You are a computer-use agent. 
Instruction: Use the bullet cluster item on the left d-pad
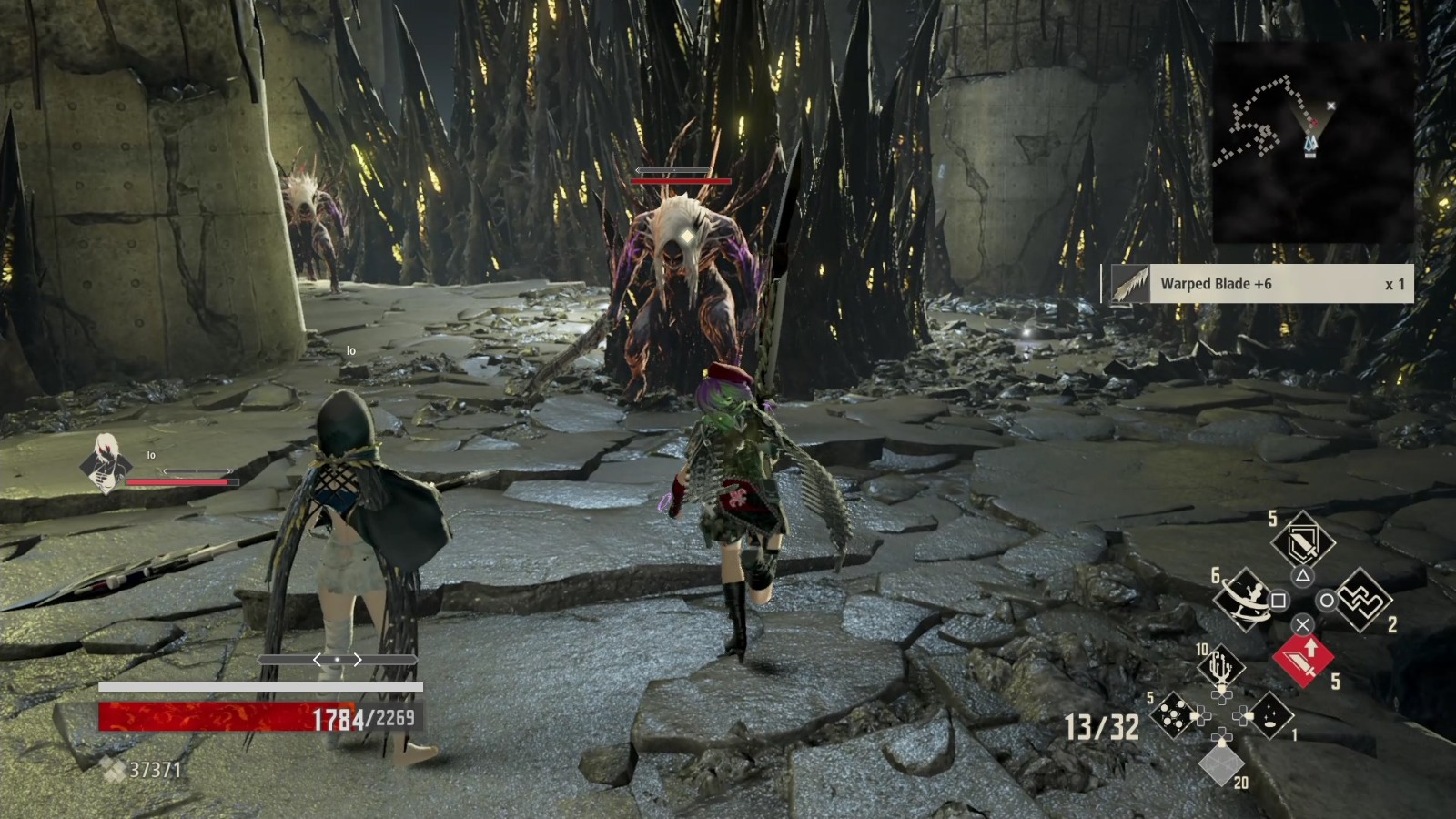point(1172,714)
